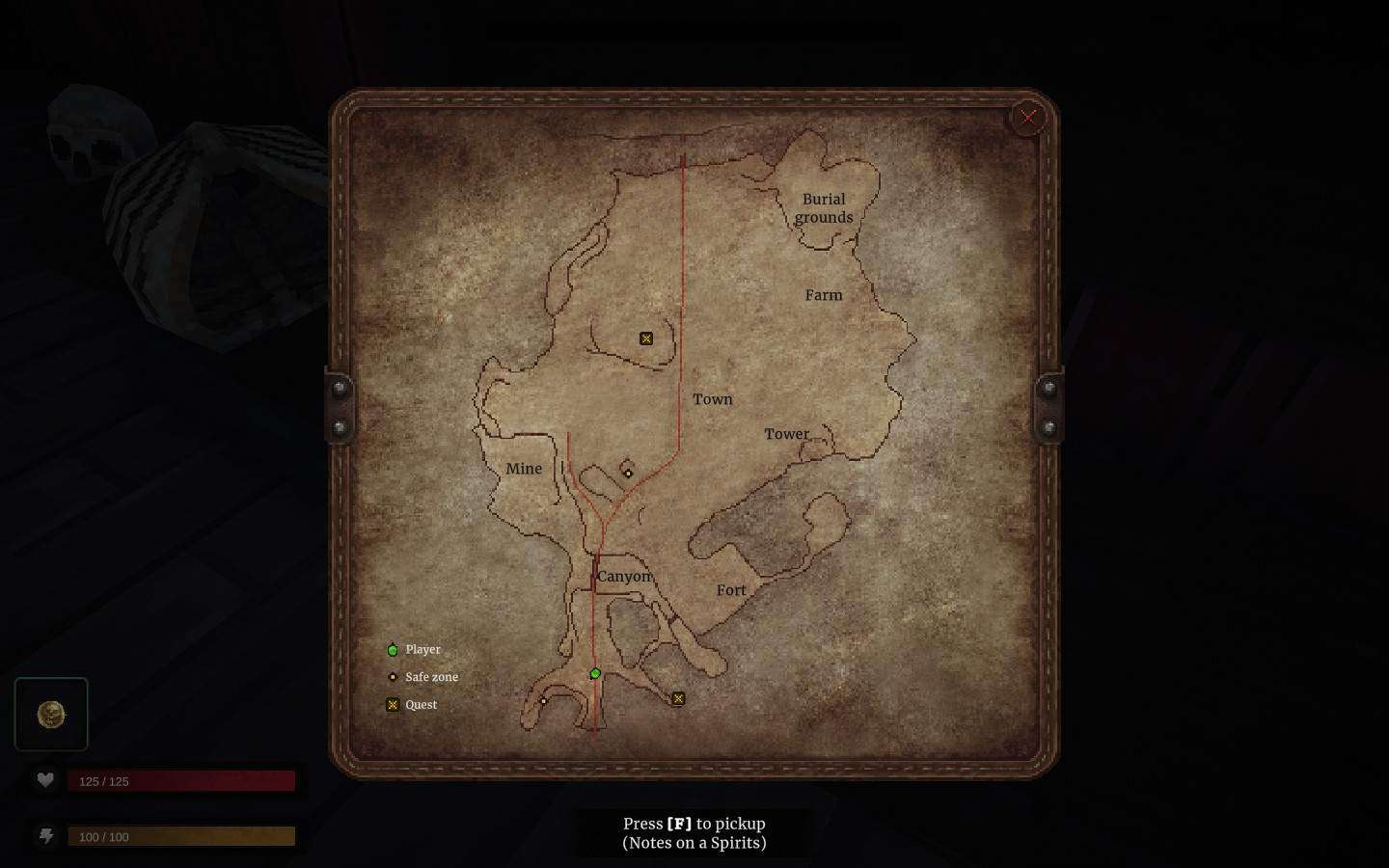Click the Burial grounds label
This screenshot has width=1389, height=868.
point(824,208)
